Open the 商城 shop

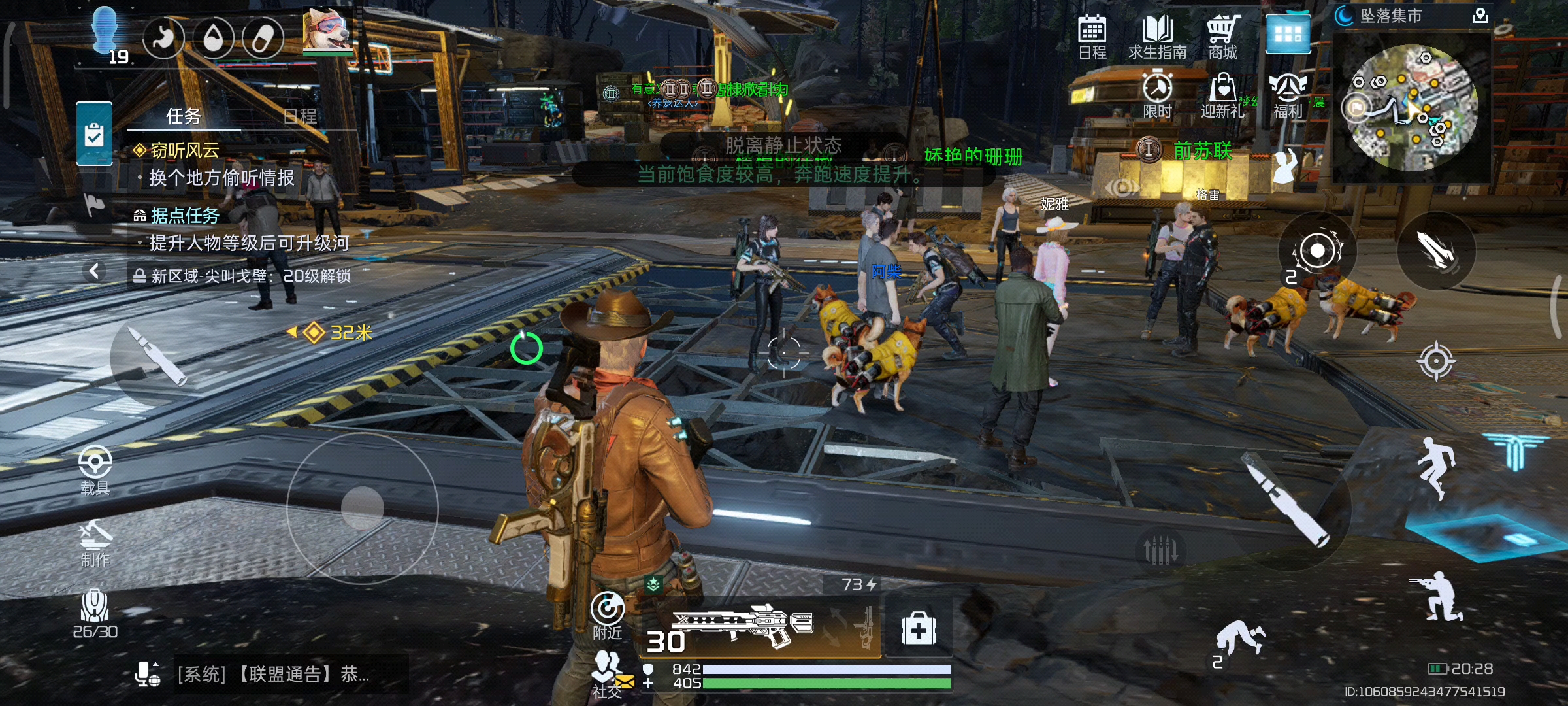(1222, 37)
